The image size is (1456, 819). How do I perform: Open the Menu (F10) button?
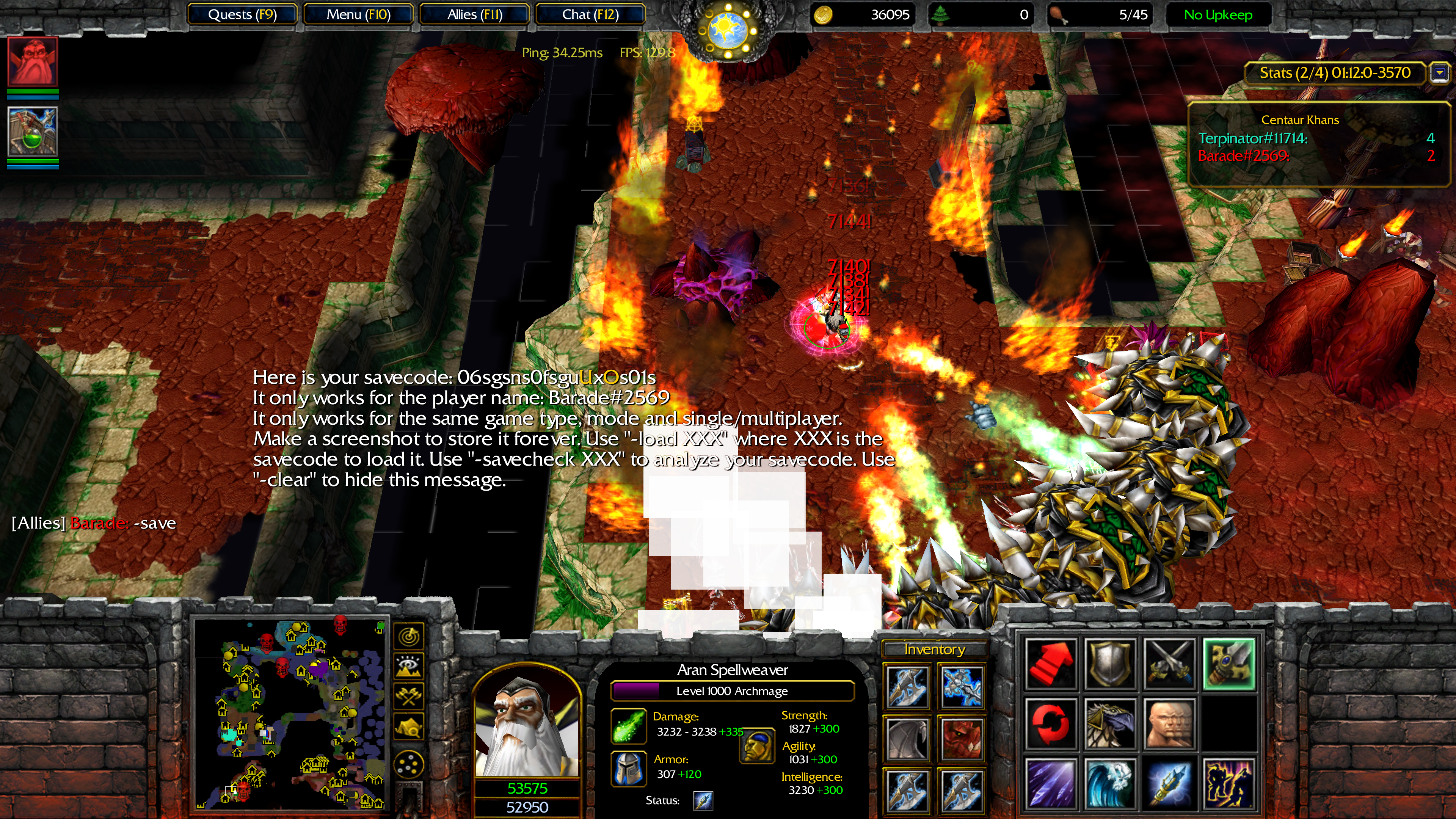358,15
